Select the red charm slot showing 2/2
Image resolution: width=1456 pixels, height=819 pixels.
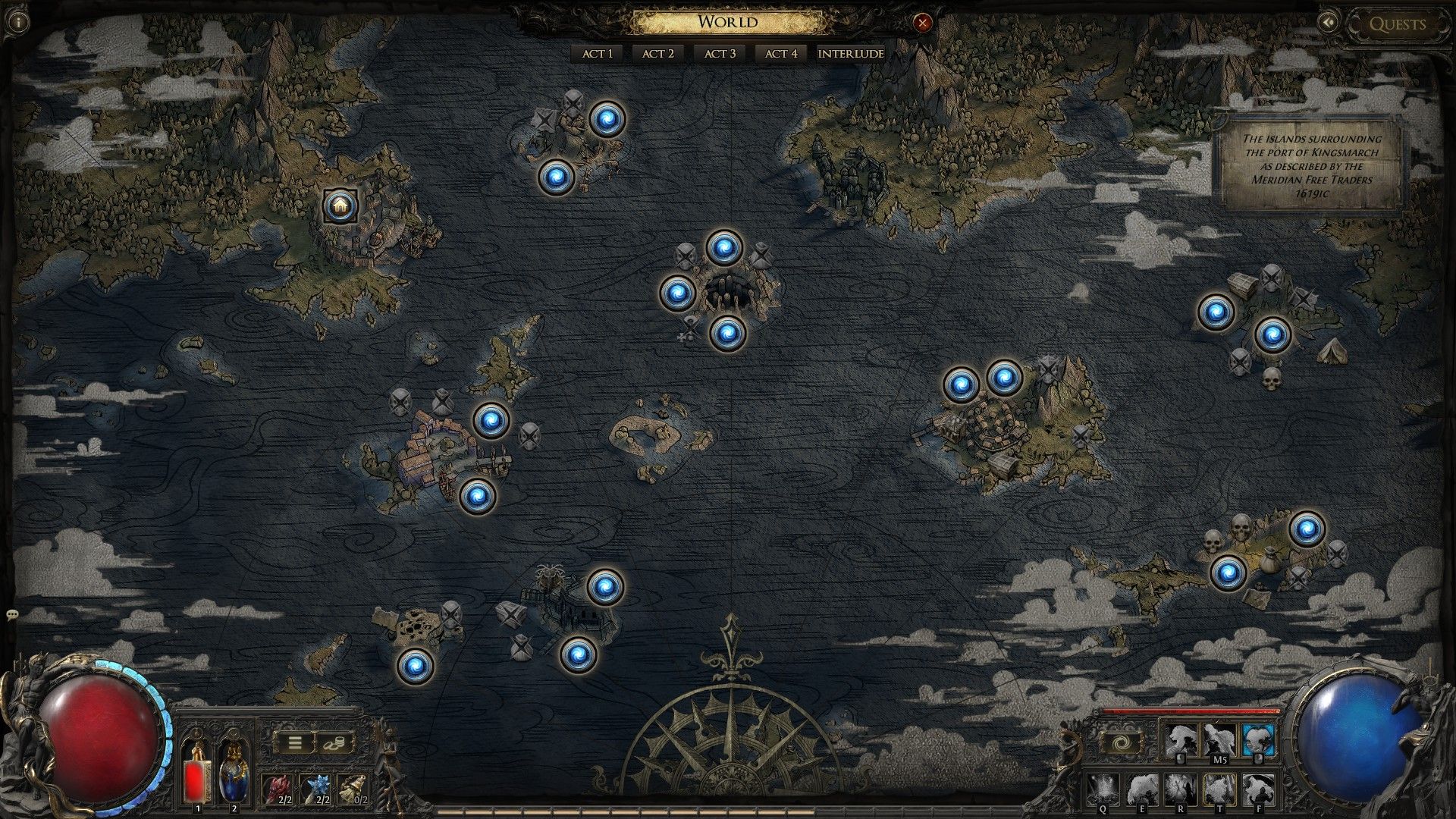[278, 789]
